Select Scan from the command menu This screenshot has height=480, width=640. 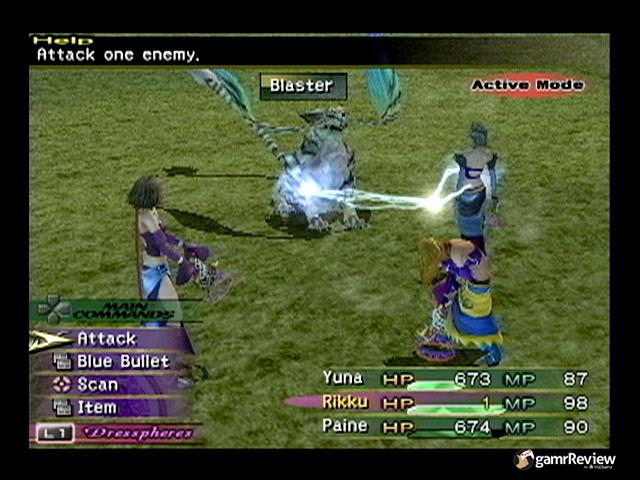97,384
